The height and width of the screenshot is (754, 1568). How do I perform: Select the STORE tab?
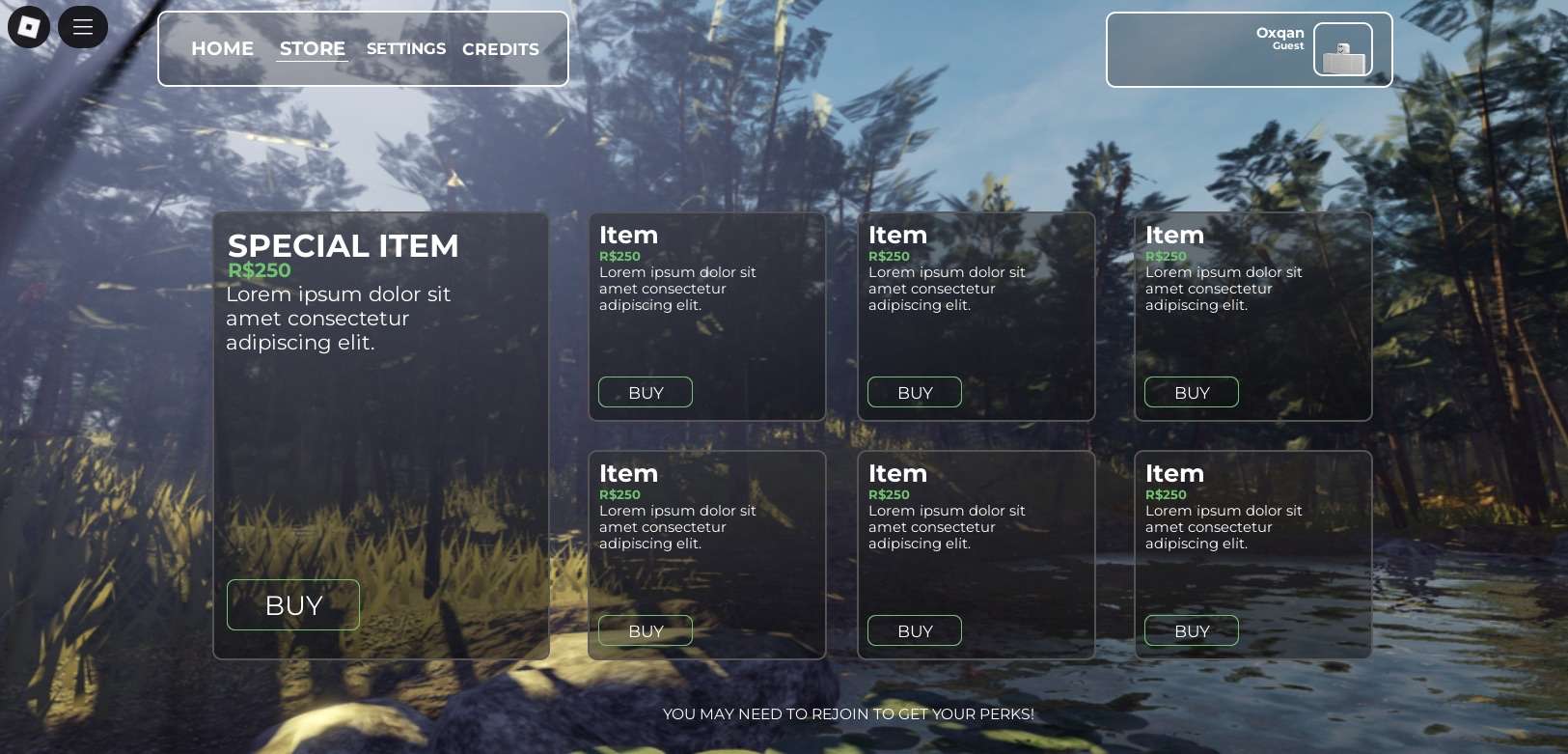click(313, 49)
